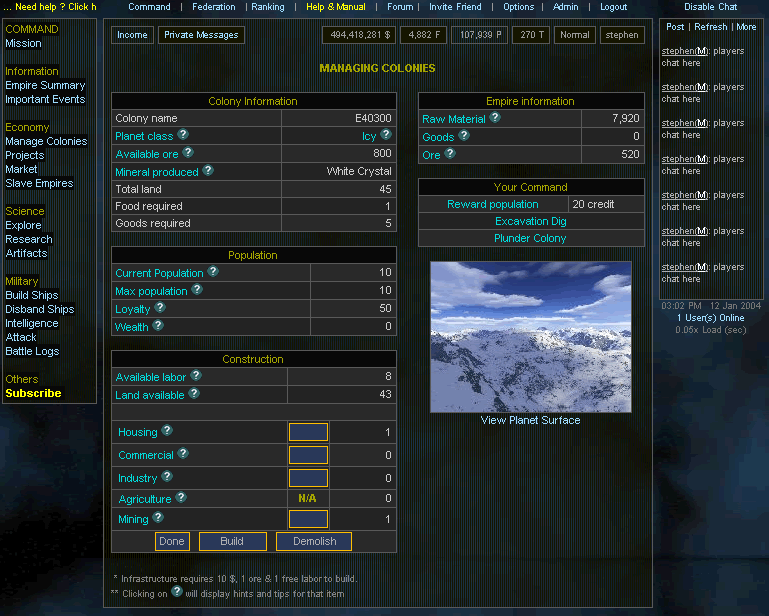Viewport: 769px width, 616px height.
Task: Log out using the top menu
Action: coord(613,7)
